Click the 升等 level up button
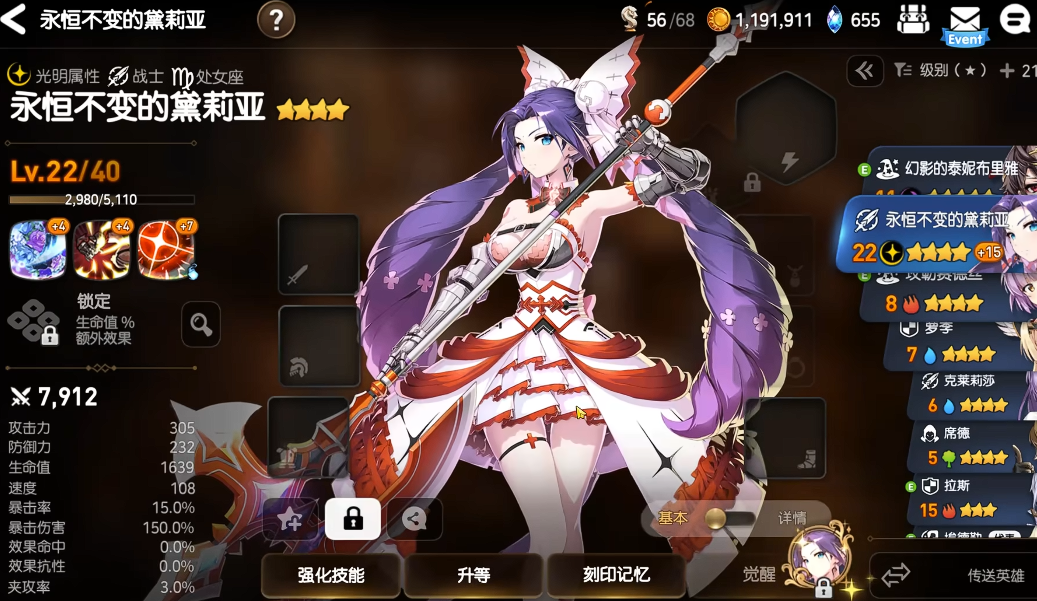Screen dimensions: 1037x601 point(473,575)
